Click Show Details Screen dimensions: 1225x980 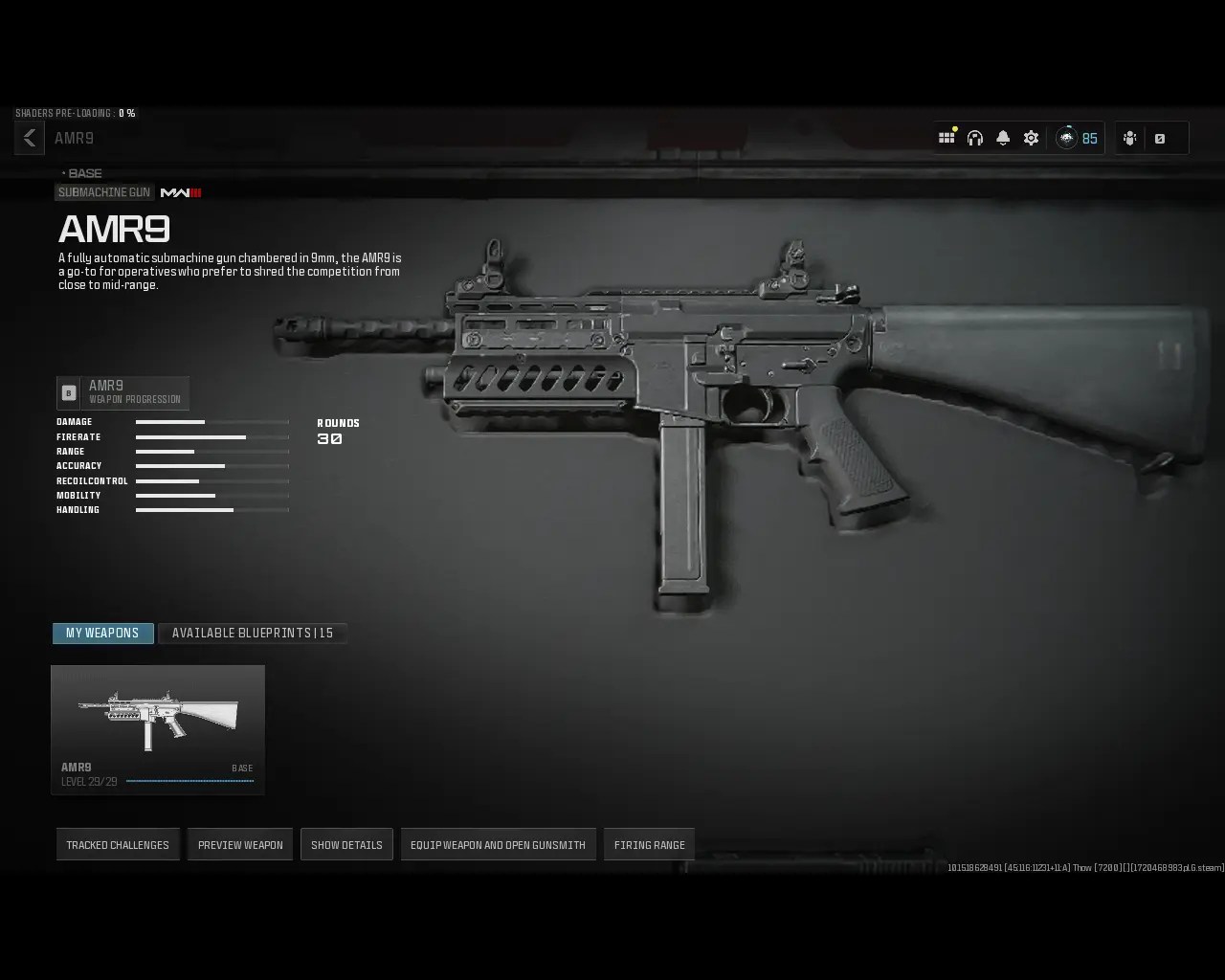[x=346, y=844]
